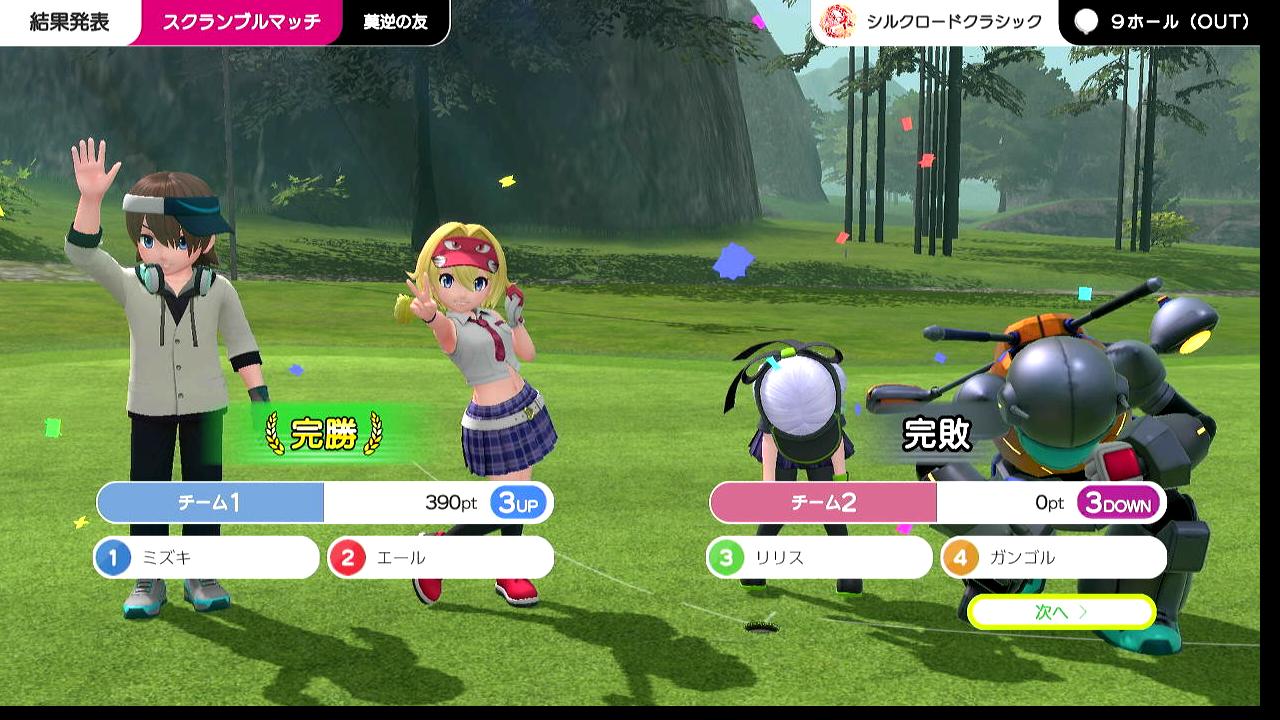Select player 1 ミズキ name plate
1280x720 pixels.
207,558
